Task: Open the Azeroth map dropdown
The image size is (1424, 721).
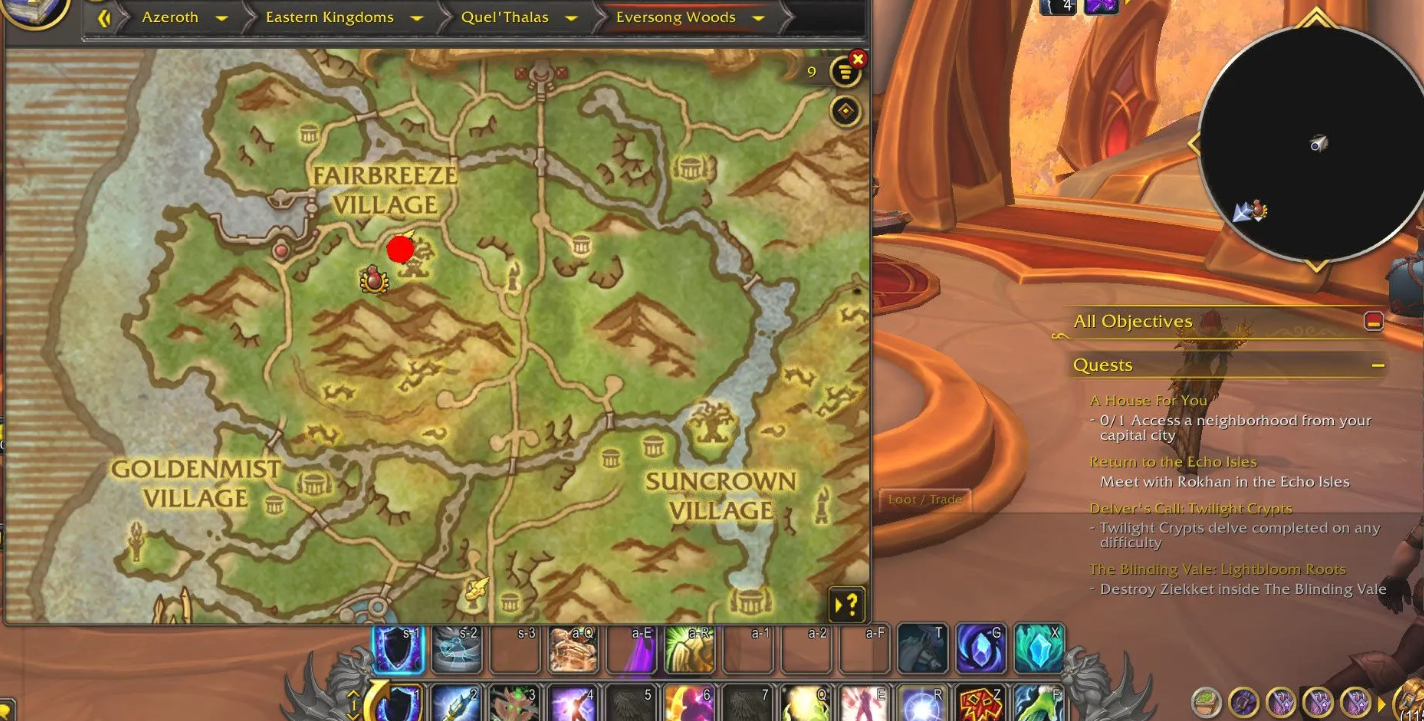Action: point(222,18)
